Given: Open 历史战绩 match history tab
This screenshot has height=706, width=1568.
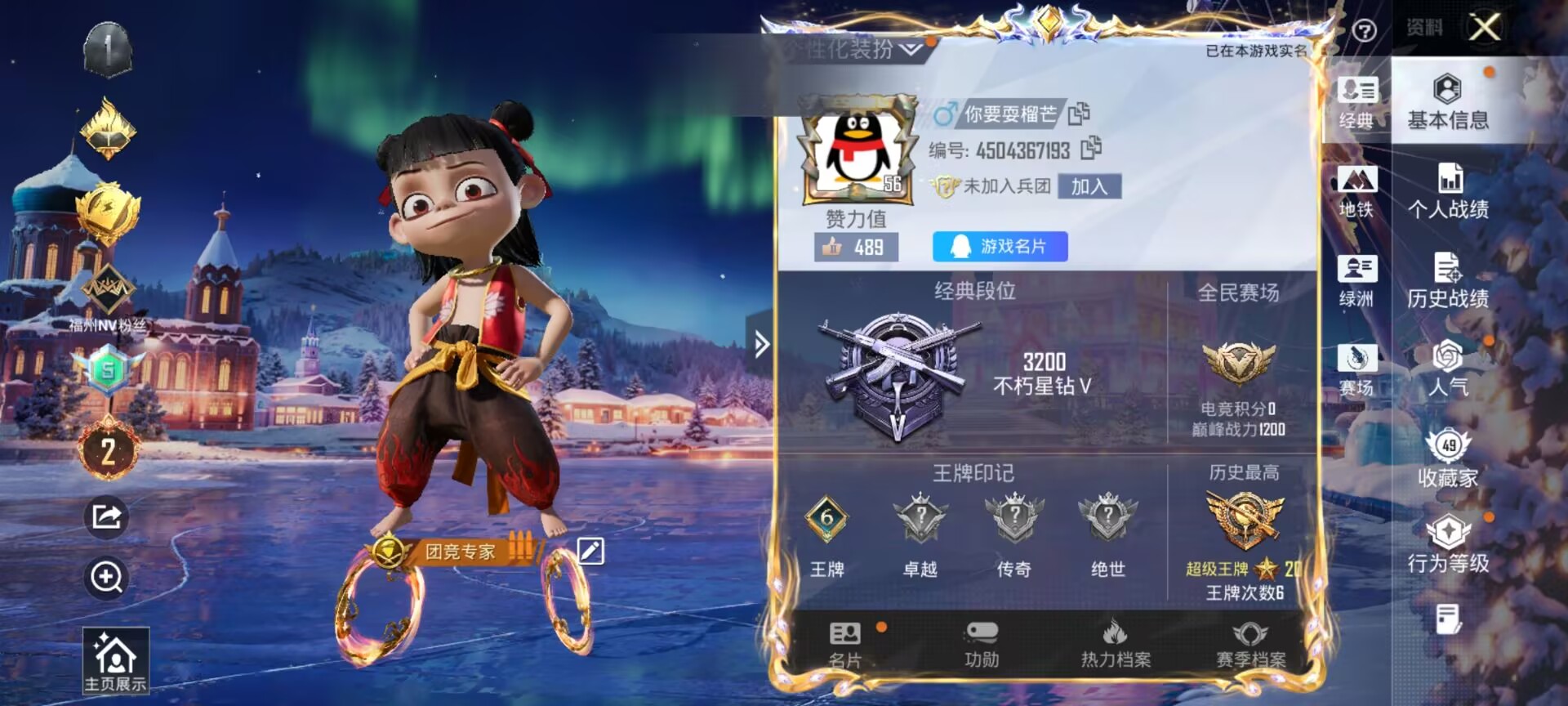Looking at the screenshot, I should (x=1447, y=281).
